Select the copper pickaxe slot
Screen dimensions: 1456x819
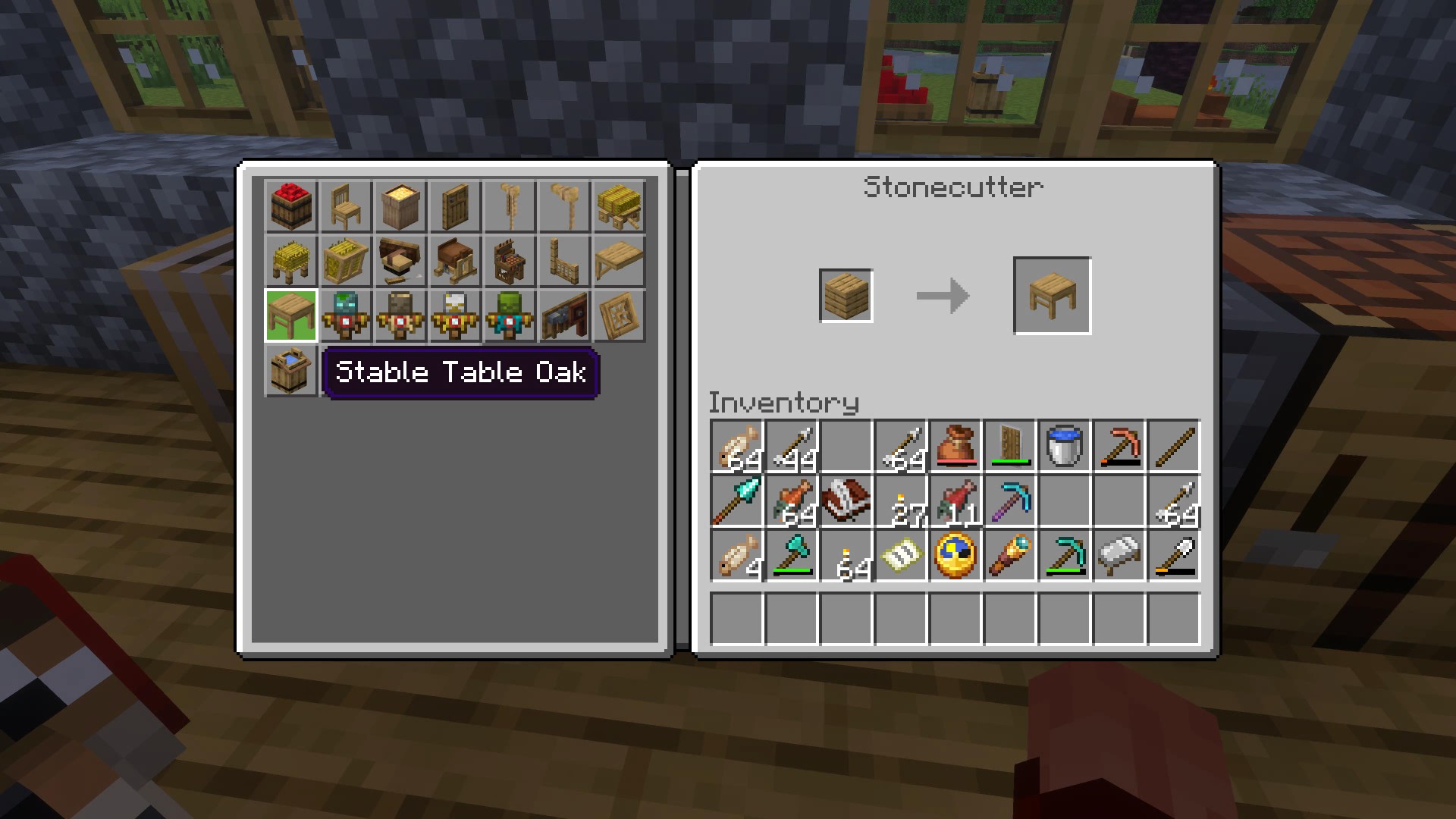[x=1119, y=446]
